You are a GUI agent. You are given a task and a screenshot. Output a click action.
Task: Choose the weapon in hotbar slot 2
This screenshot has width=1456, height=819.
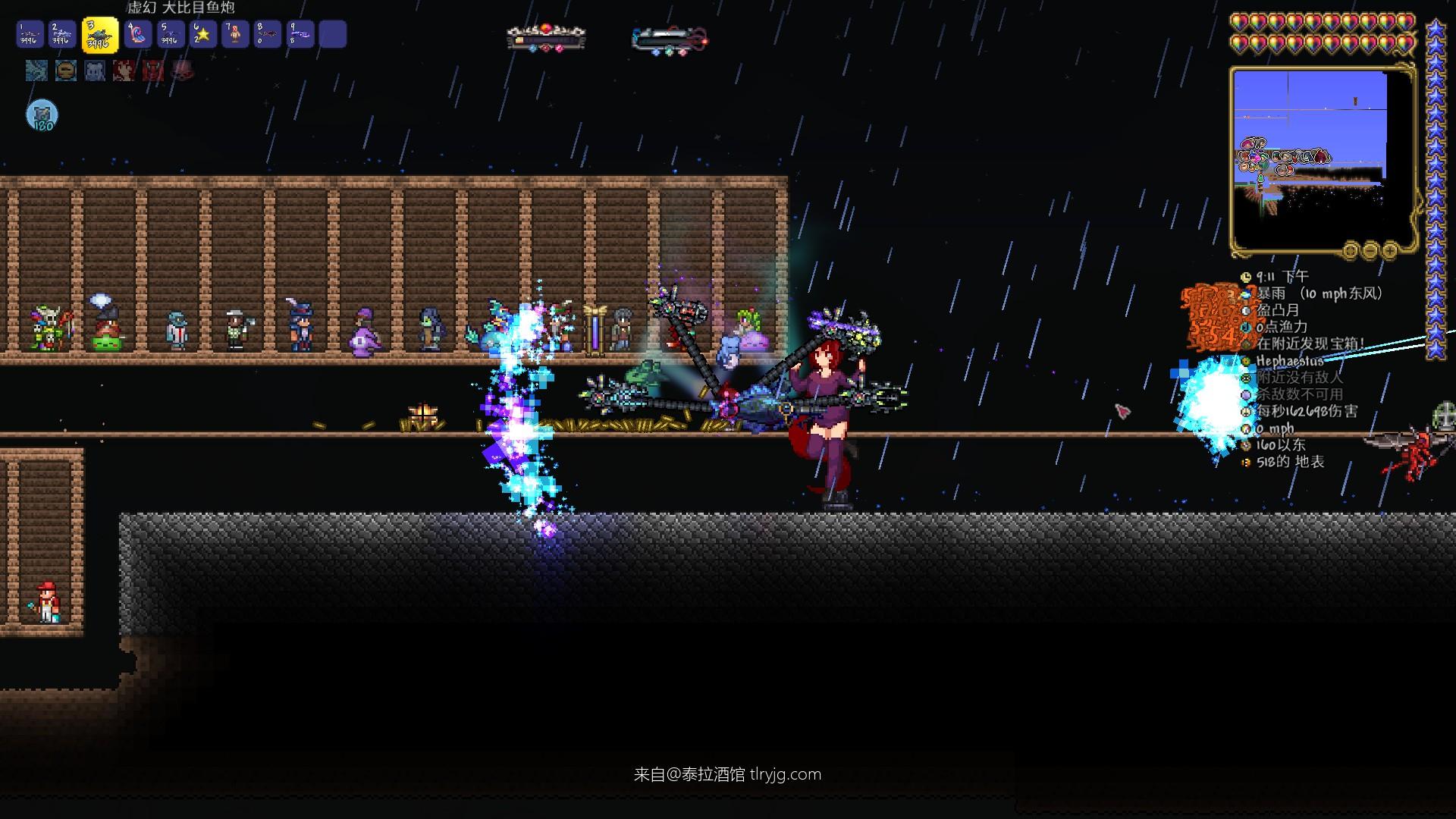point(63,35)
